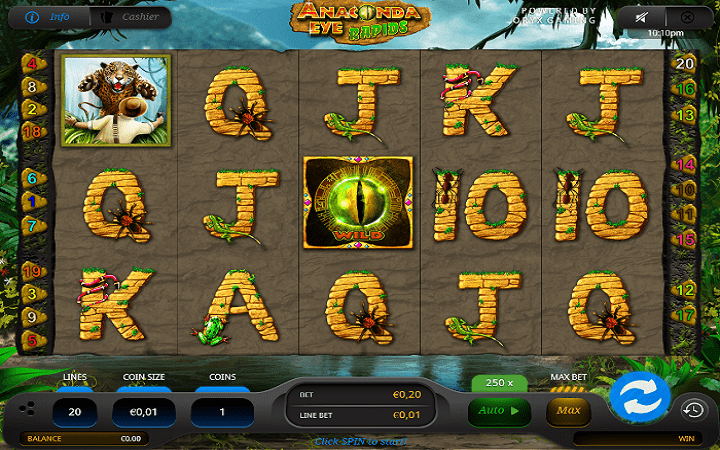This screenshot has width=720, height=450.
Task: Close the game with the X button
Action: 686,18
